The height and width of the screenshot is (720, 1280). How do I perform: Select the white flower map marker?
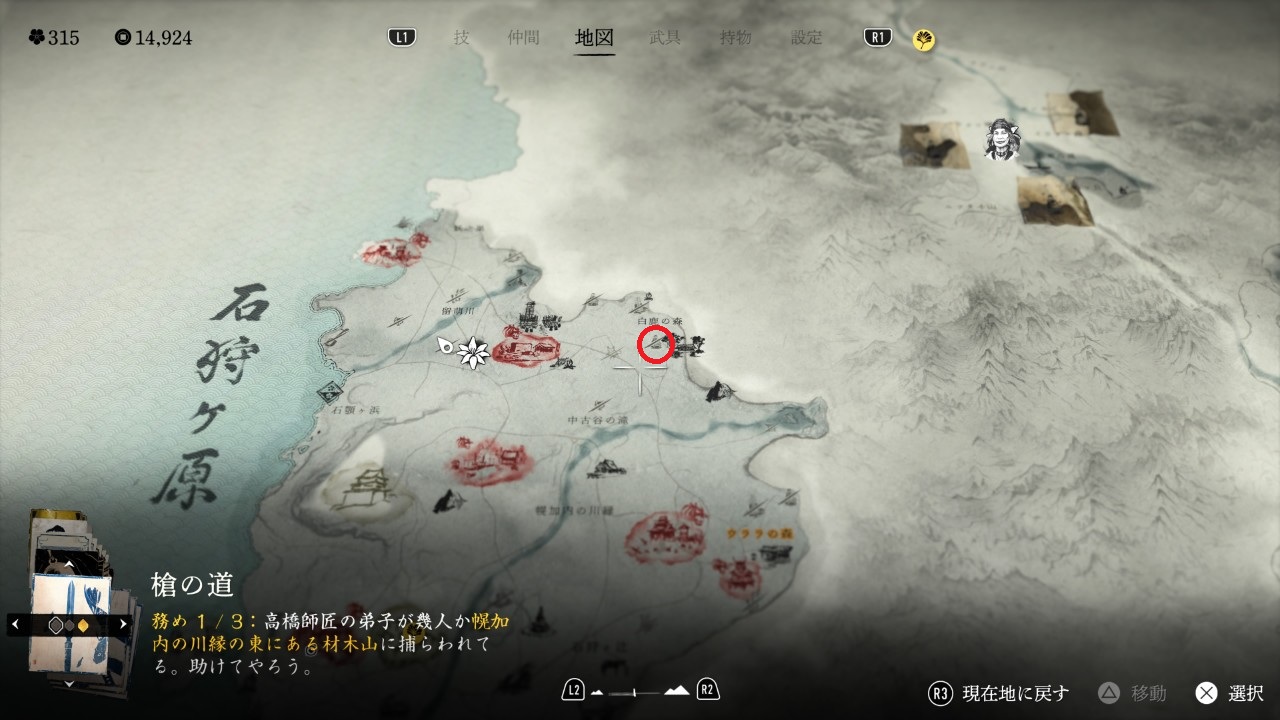471,351
